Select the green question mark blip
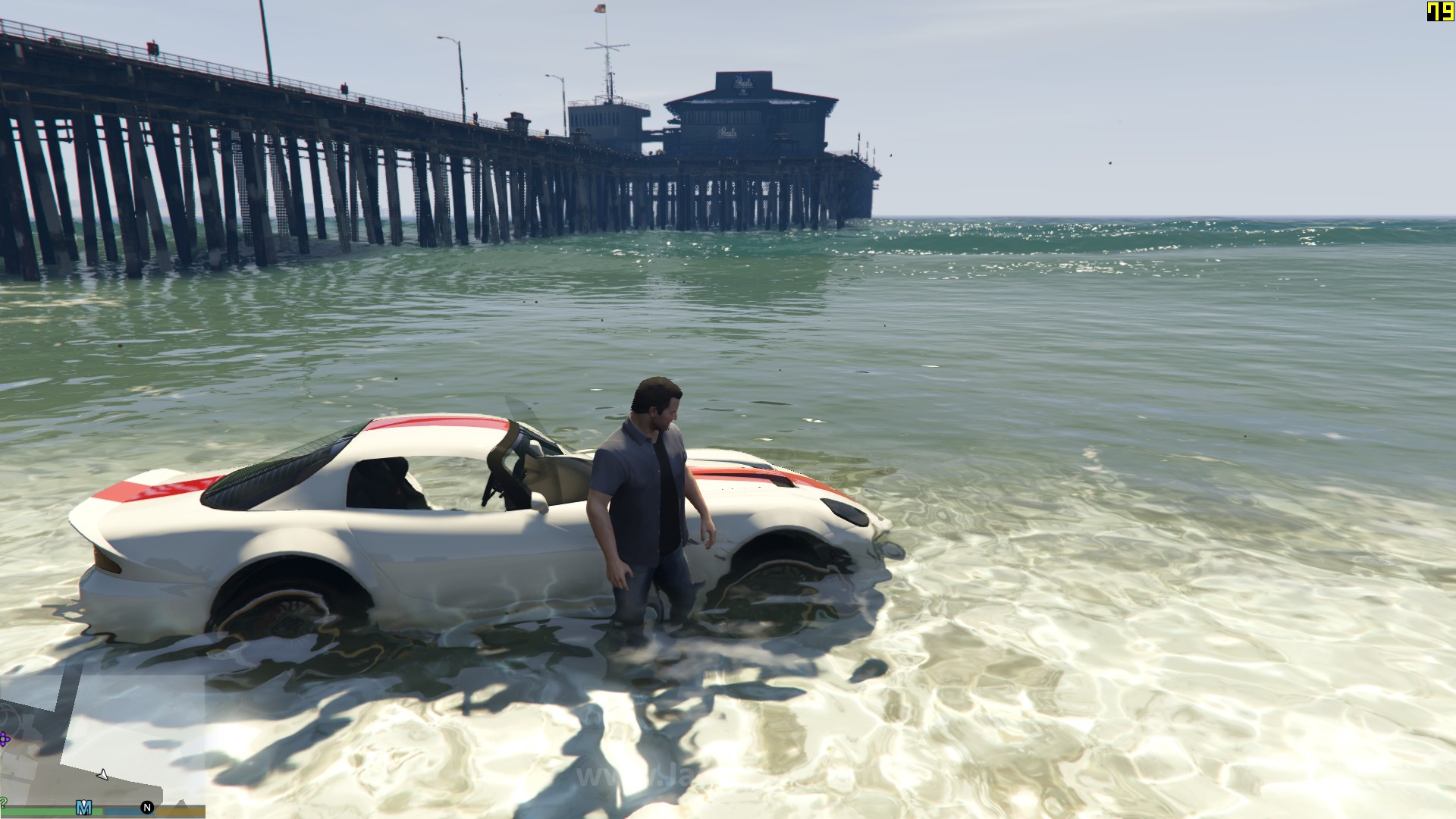 (x=3, y=802)
